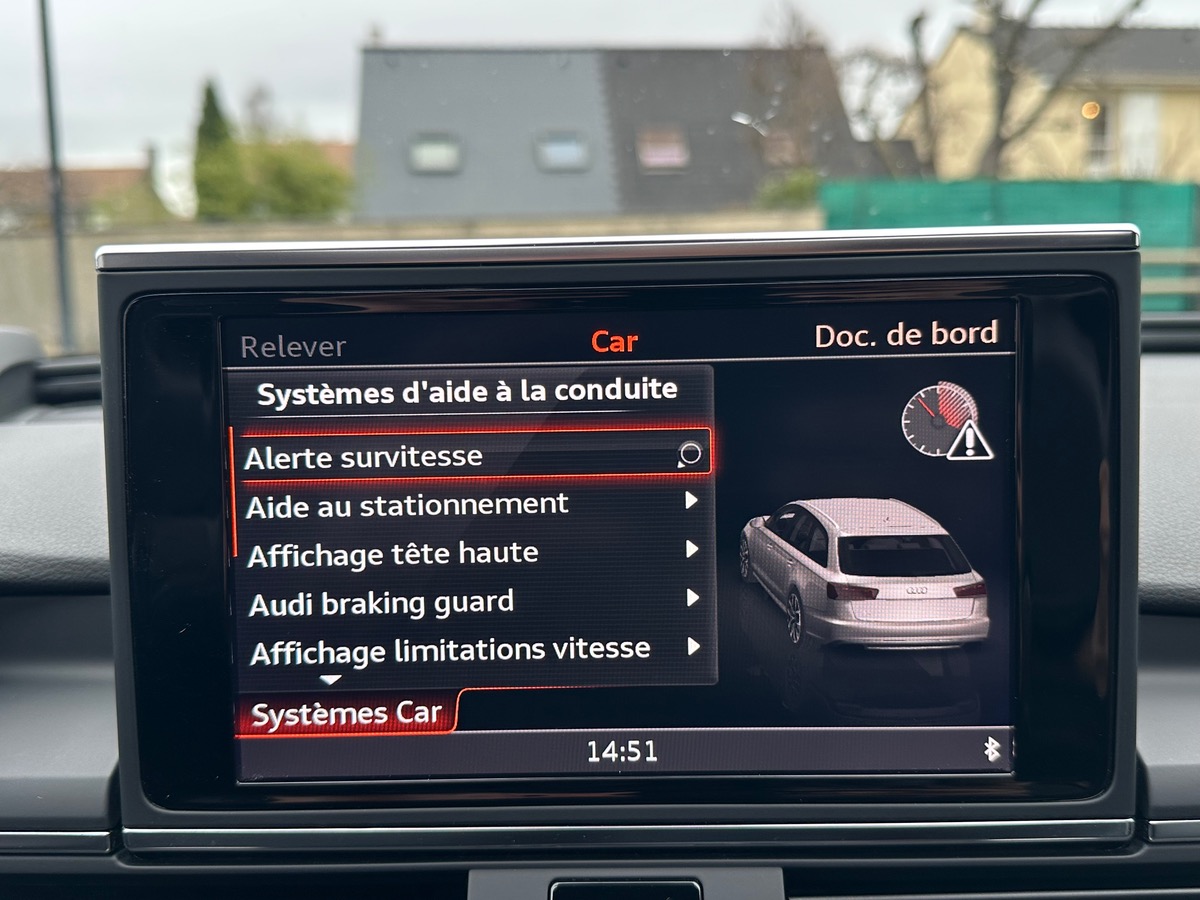Image resolution: width=1200 pixels, height=900 pixels.
Task: Choose Audi braking guard option
Action: pos(470,602)
